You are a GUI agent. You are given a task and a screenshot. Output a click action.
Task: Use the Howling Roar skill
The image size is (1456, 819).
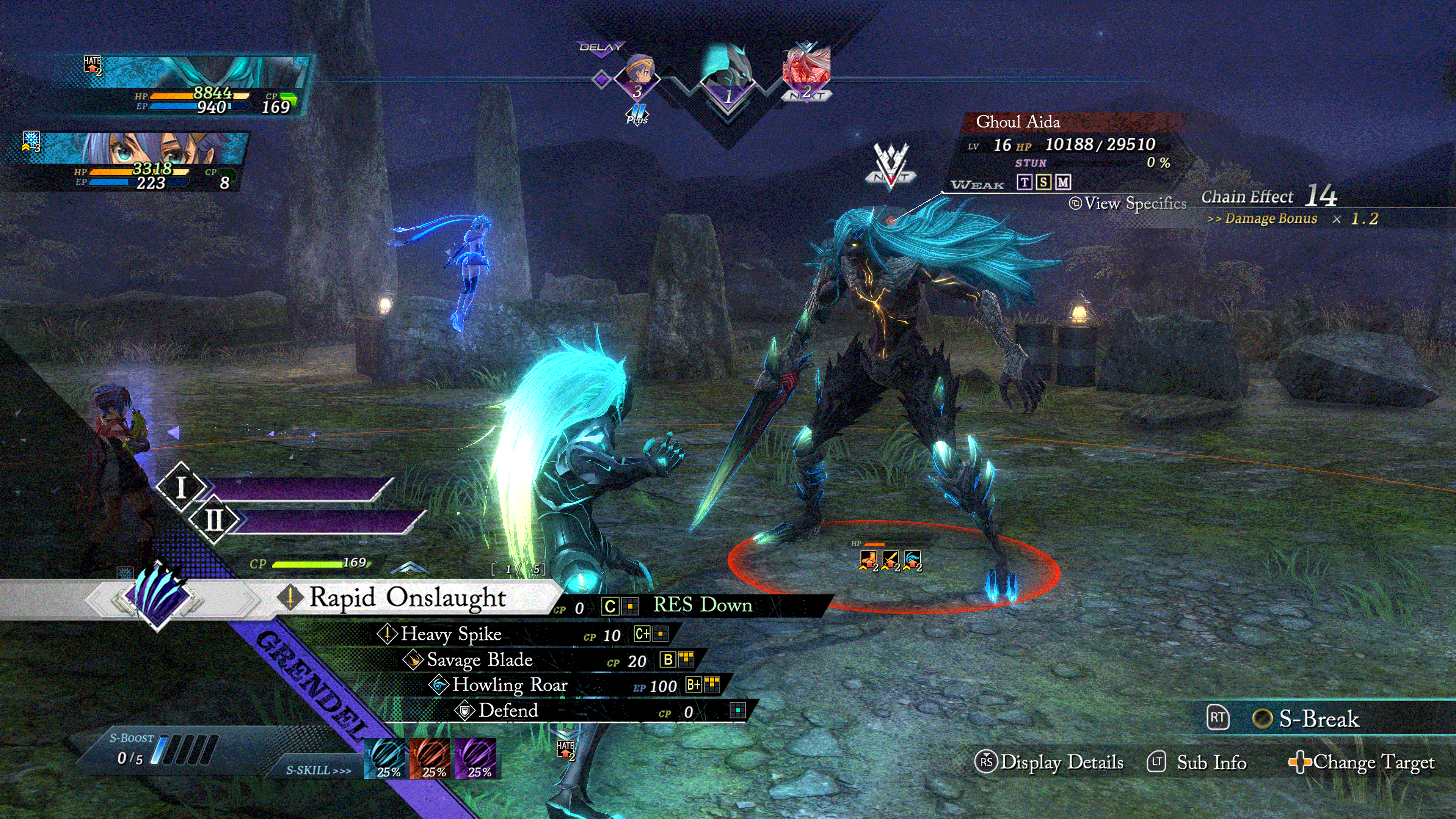pos(509,685)
